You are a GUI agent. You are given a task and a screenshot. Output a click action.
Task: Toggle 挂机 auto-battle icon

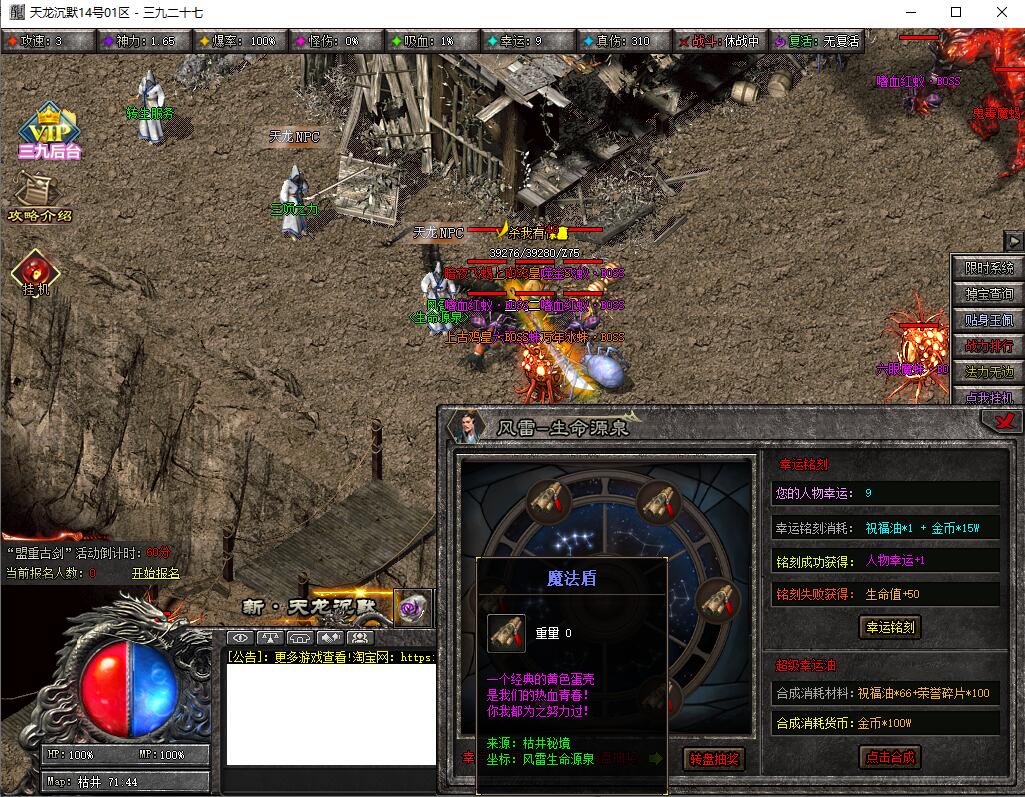[x=36, y=271]
